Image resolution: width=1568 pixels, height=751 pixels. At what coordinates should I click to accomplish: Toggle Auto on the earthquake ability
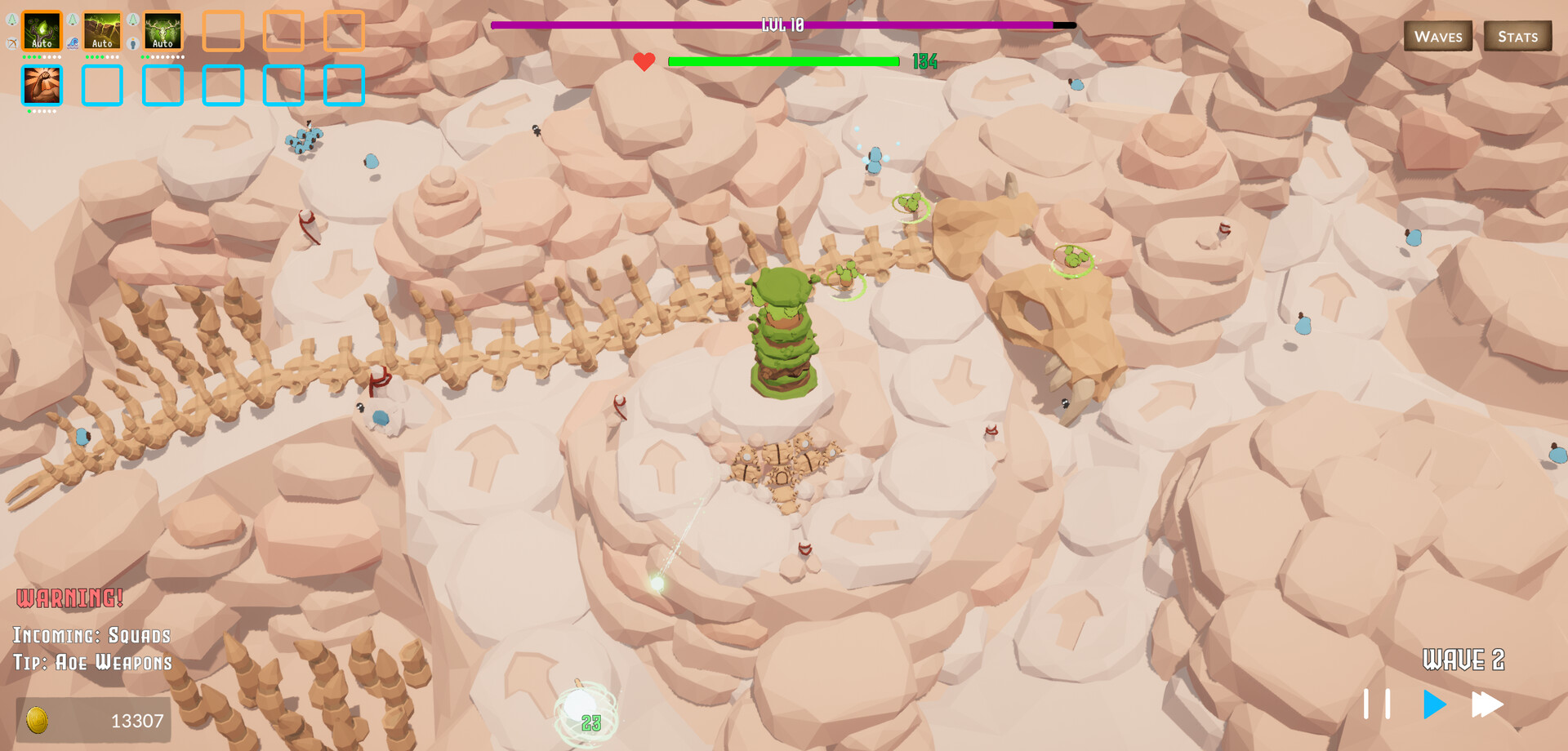point(103,42)
